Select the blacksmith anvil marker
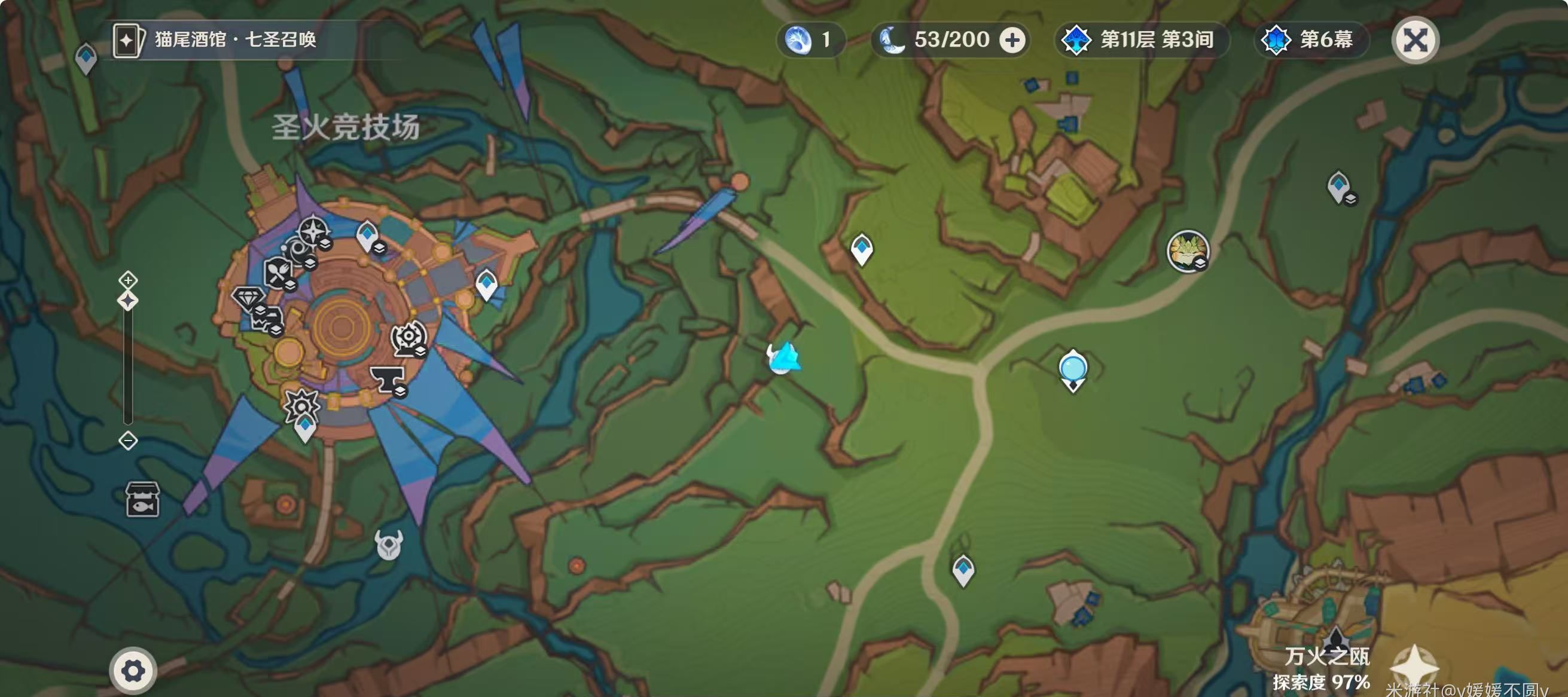The height and width of the screenshot is (697, 1568). click(386, 378)
